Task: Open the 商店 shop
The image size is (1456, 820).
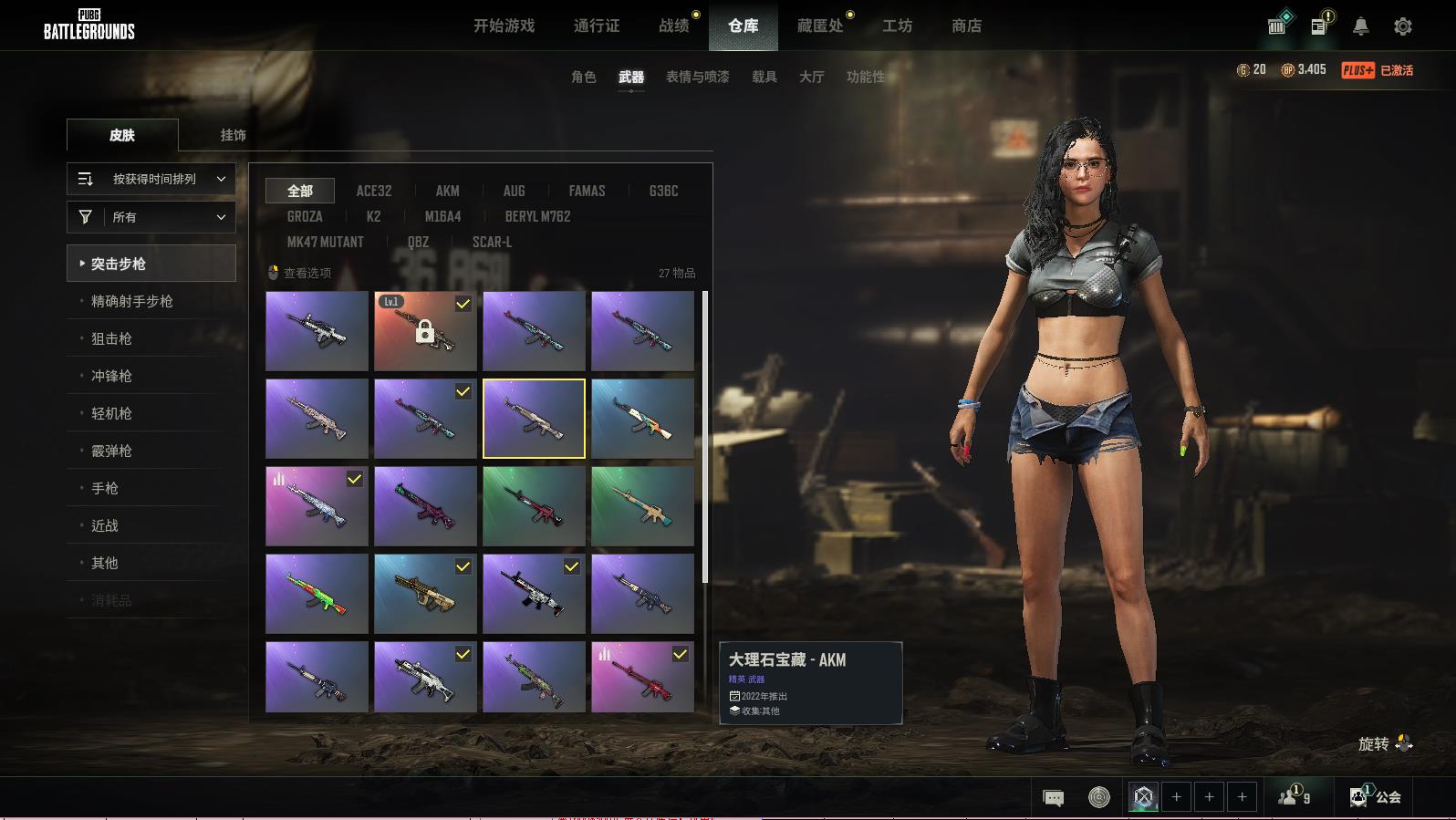Action: coord(966,26)
